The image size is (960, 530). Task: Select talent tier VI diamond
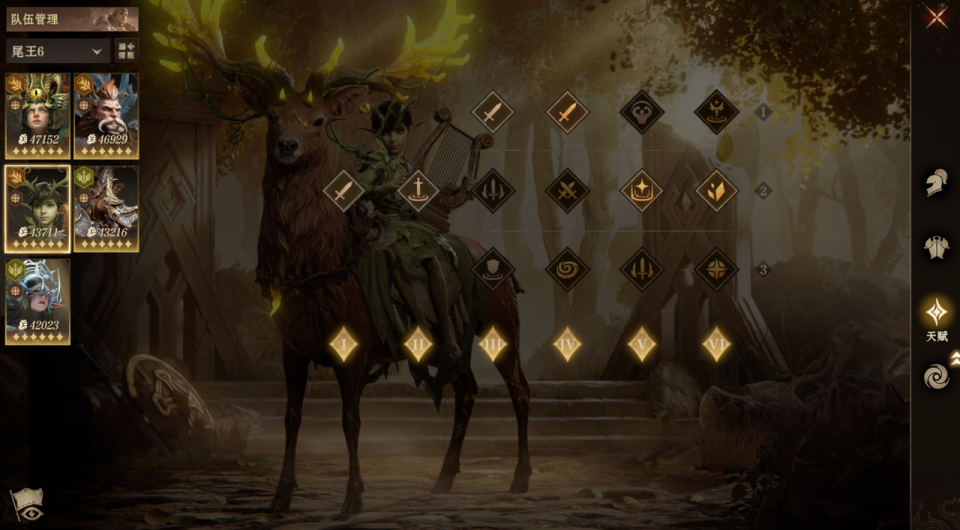point(716,344)
